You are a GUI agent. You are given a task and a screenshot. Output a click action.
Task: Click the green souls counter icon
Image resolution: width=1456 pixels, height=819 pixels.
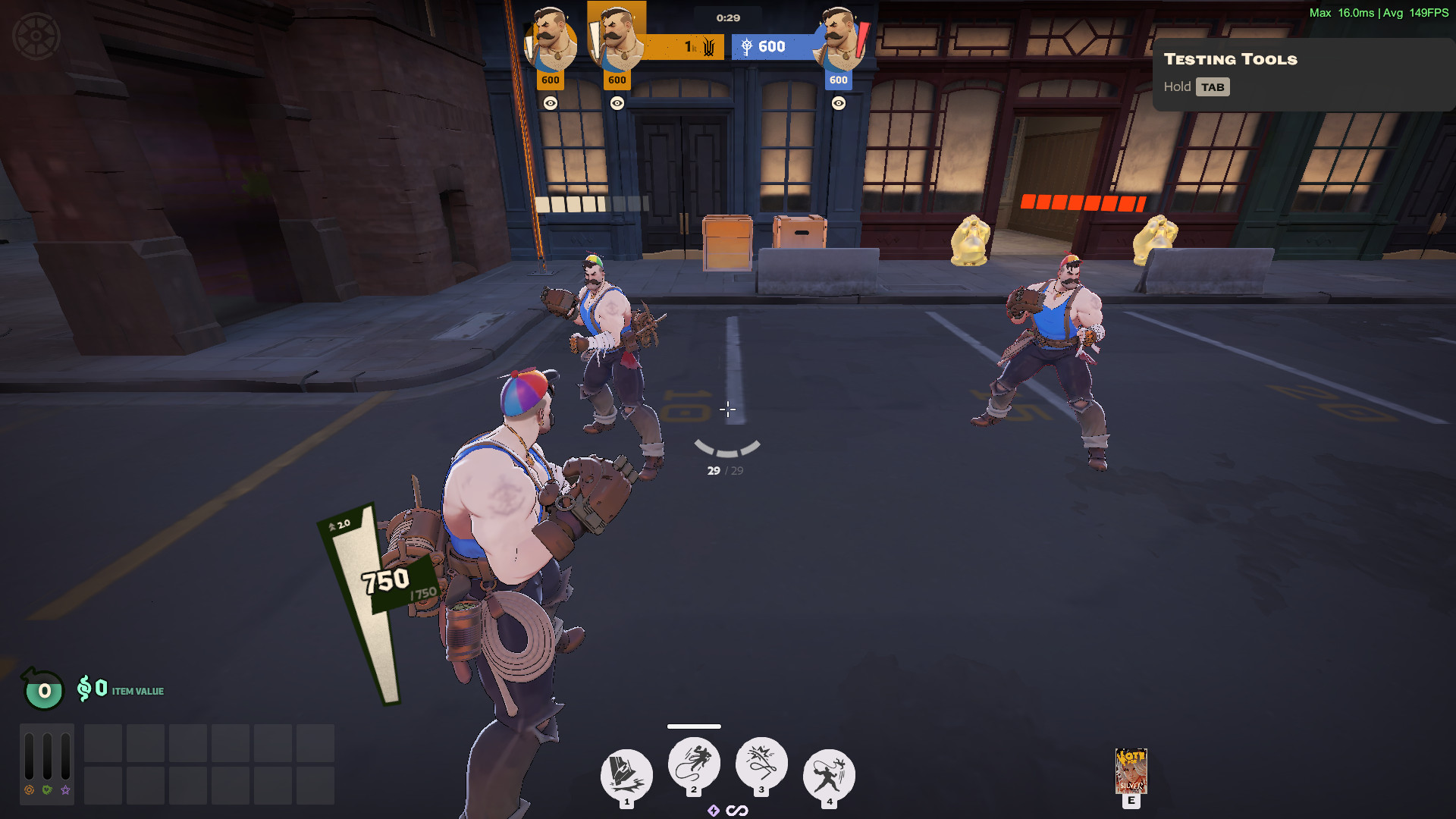click(44, 690)
